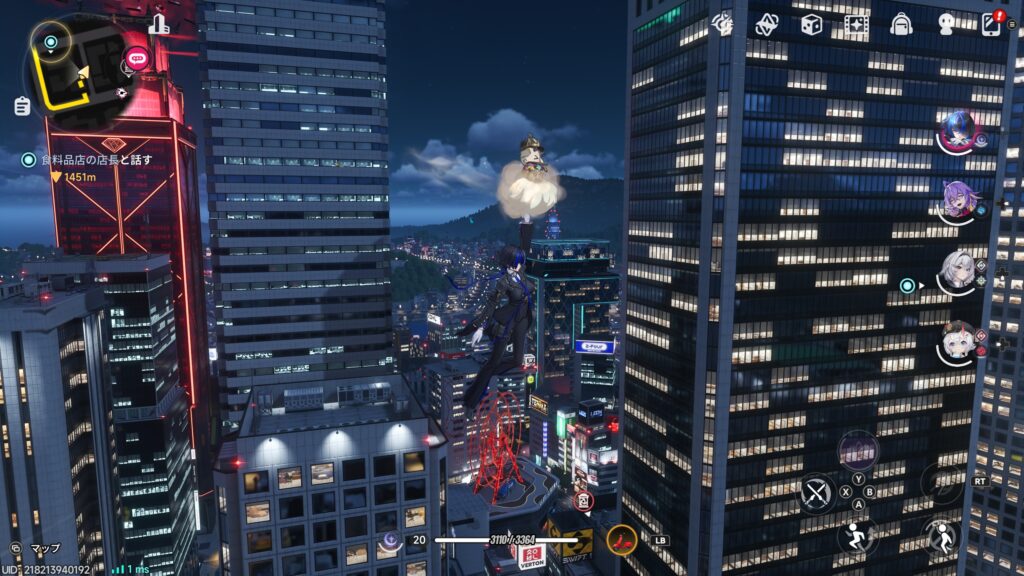
Task: Tap the running figure sprint button
Action: (x=857, y=536)
